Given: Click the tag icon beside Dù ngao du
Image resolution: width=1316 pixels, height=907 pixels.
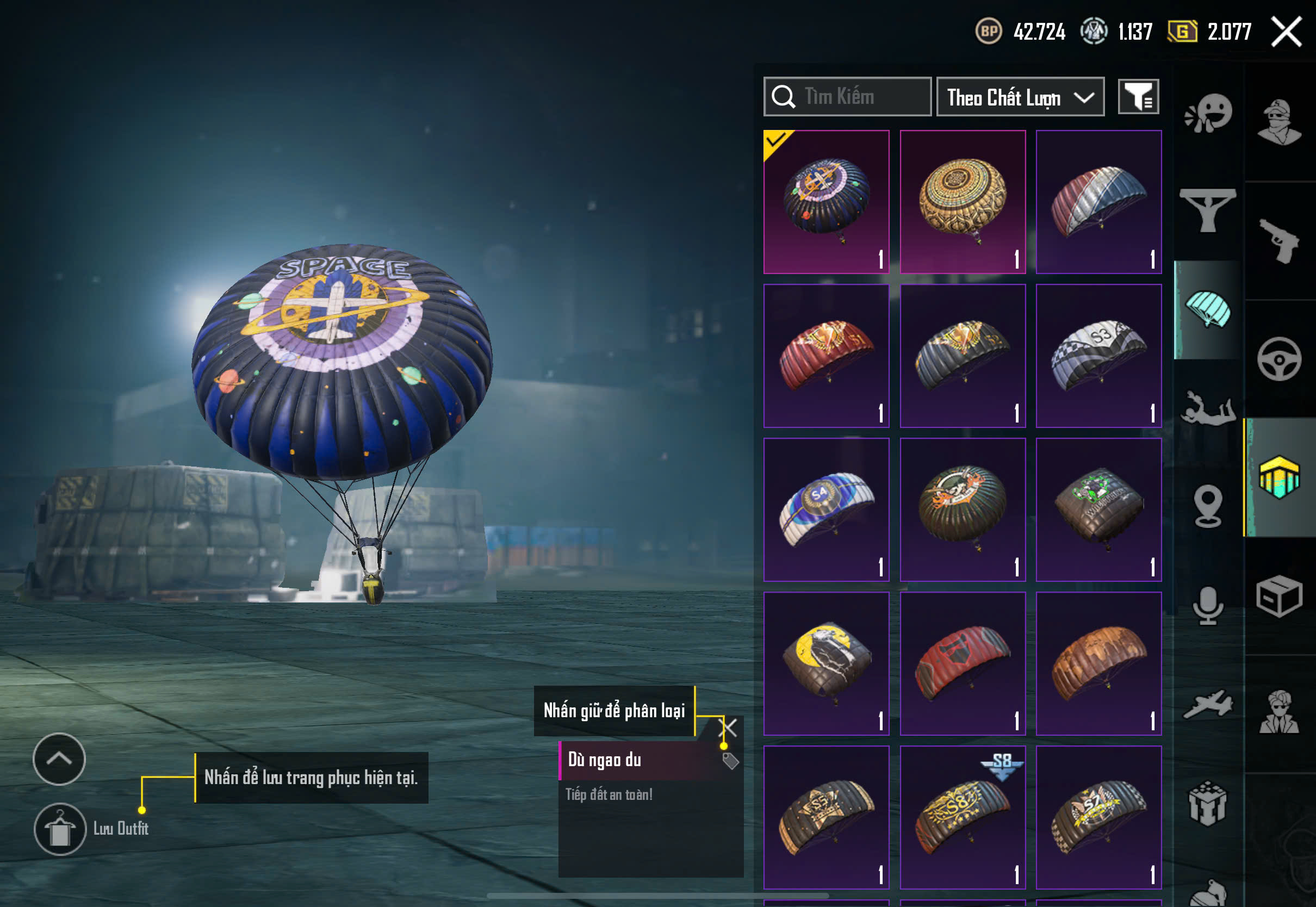Looking at the screenshot, I should tap(730, 761).
